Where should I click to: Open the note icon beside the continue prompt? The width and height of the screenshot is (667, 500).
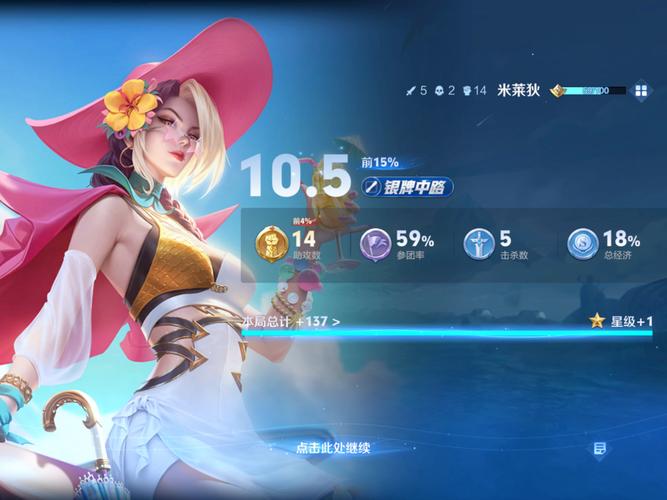[x=599, y=449]
